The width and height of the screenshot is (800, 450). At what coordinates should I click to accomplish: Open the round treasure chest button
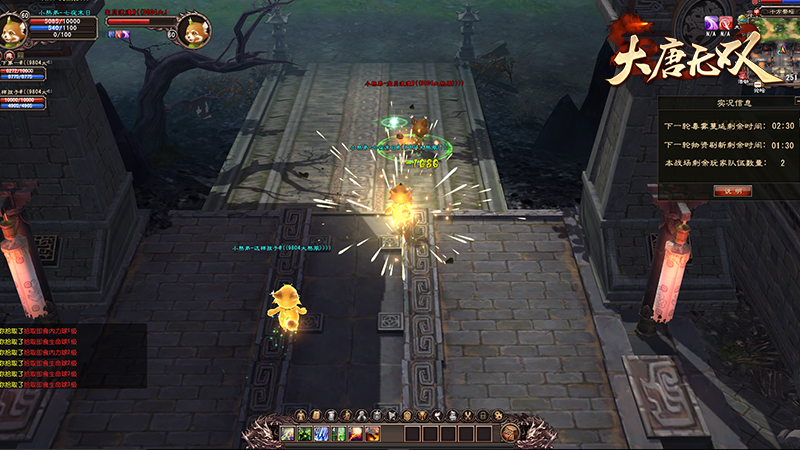tap(508, 432)
